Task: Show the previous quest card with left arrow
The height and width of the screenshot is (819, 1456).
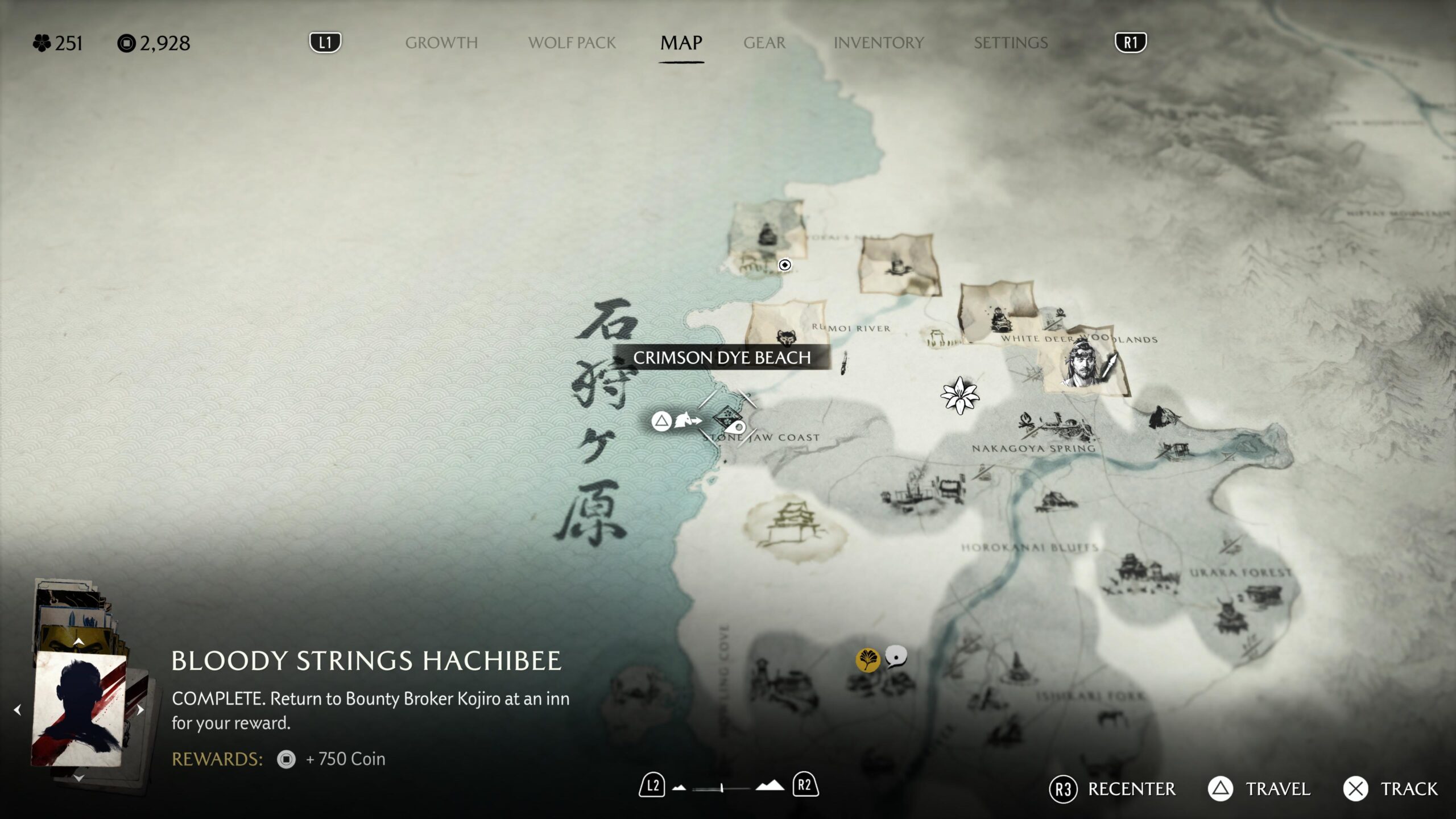Action: pos(18,710)
